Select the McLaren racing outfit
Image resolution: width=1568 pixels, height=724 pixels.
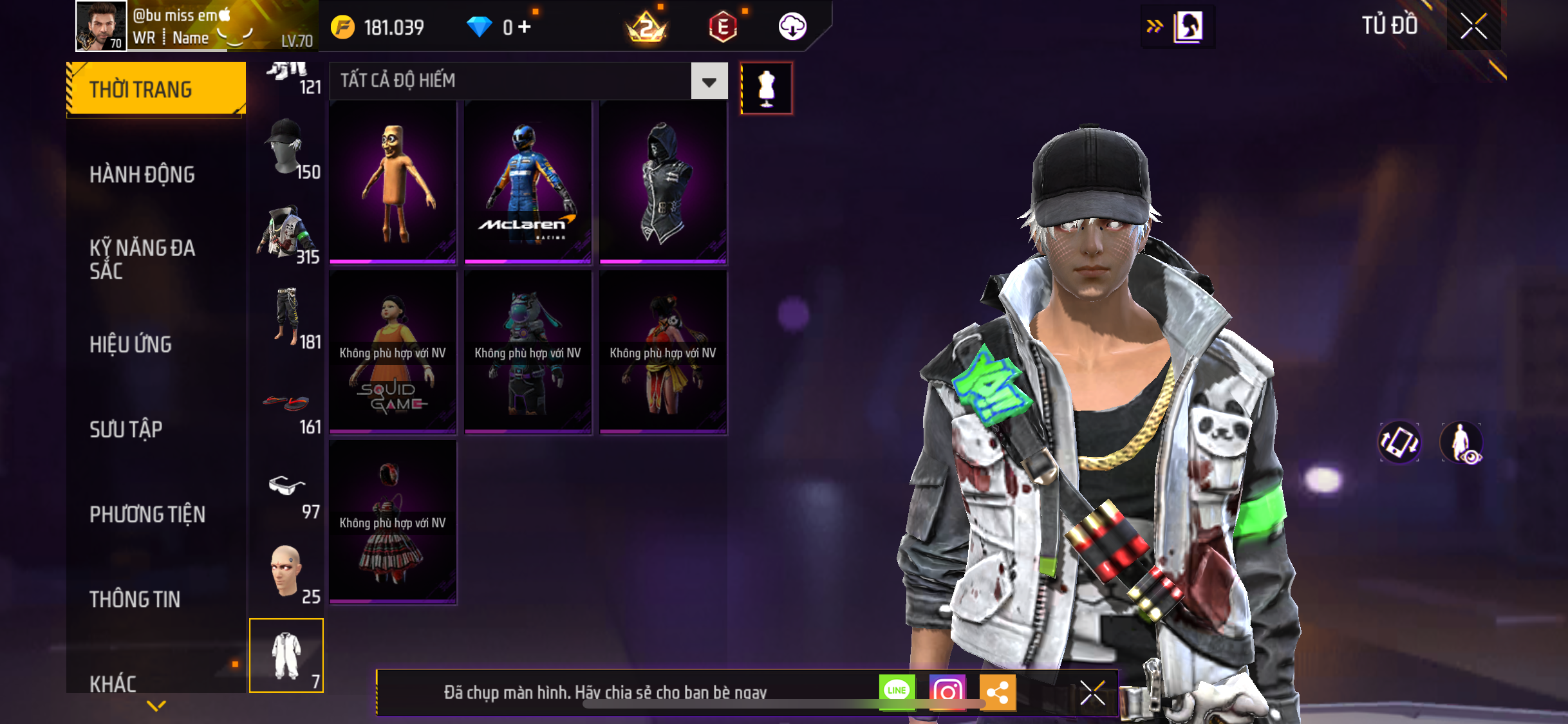tap(528, 182)
